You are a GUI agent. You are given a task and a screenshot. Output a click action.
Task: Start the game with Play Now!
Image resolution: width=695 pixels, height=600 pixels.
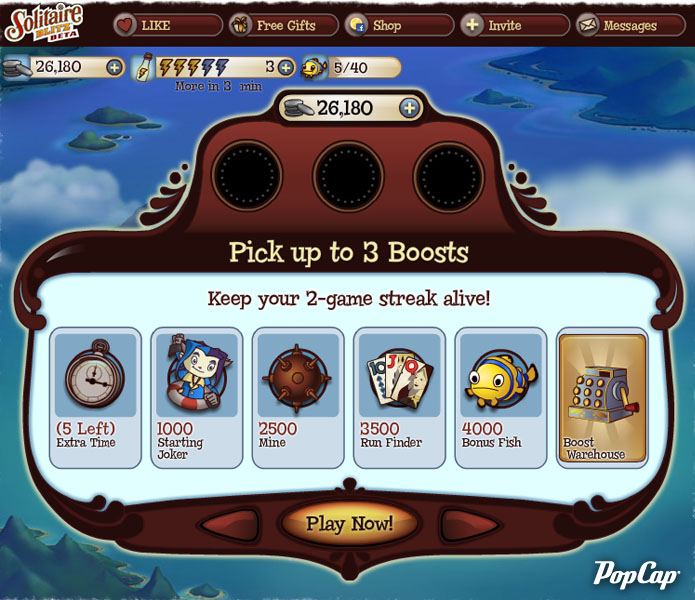click(x=349, y=523)
